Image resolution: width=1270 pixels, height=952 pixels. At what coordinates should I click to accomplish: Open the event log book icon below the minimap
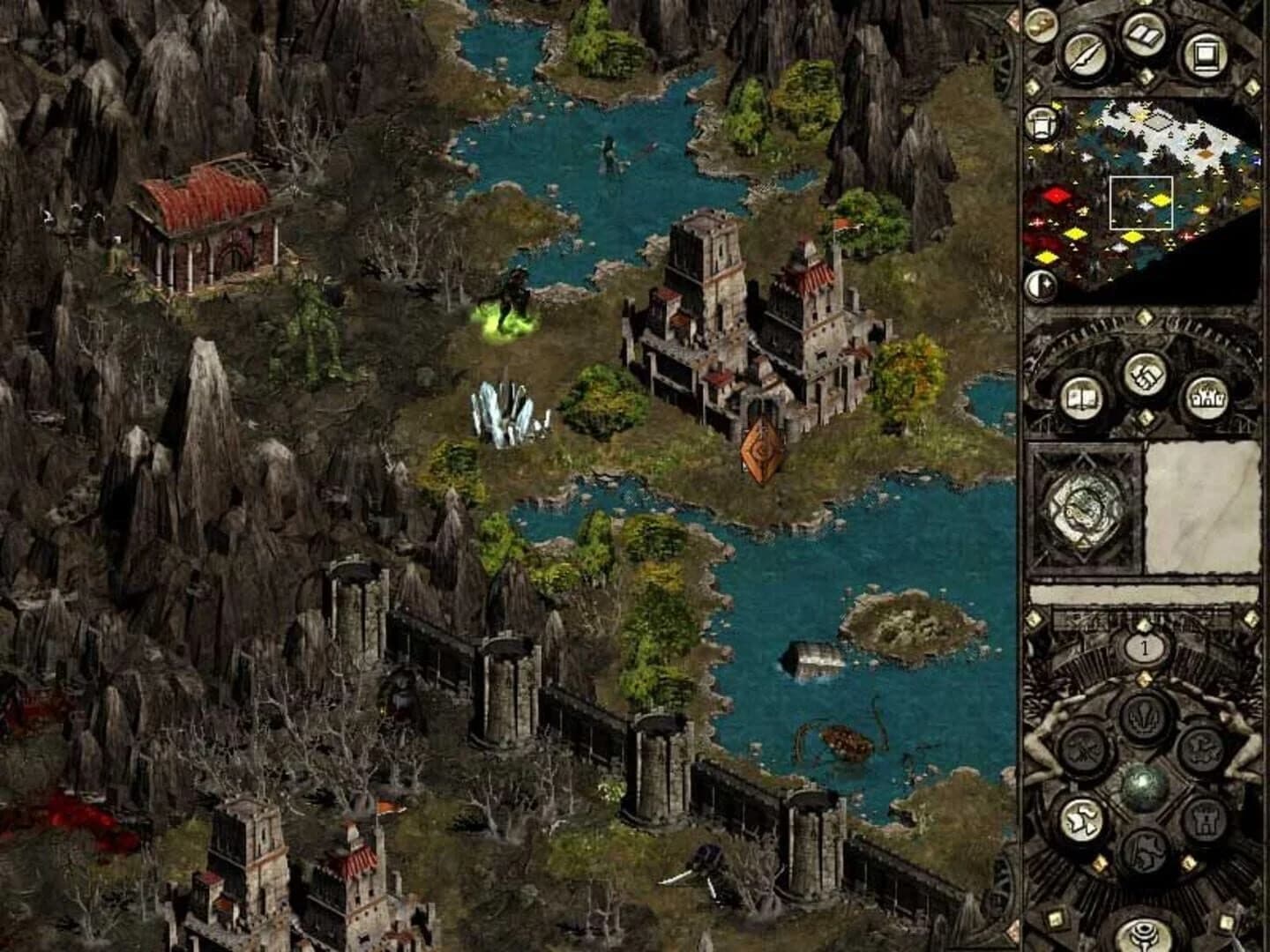1082,398
